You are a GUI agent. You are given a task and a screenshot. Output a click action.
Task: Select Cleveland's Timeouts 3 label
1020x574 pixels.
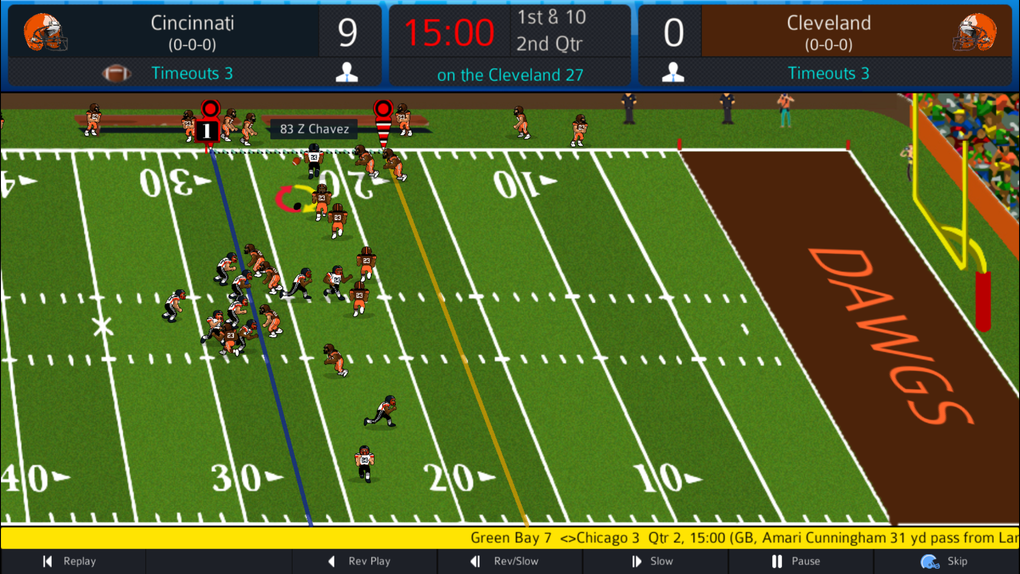828,73
